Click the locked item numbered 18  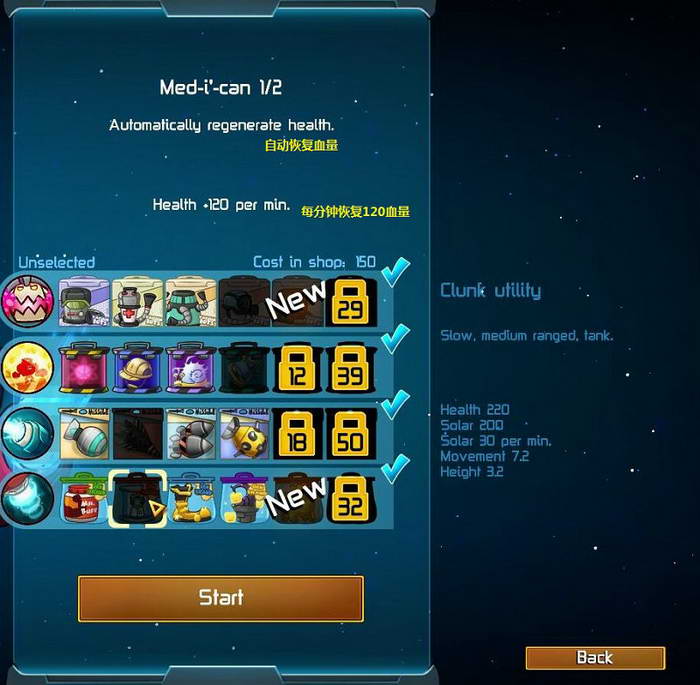pyautogui.click(x=298, y=433)
